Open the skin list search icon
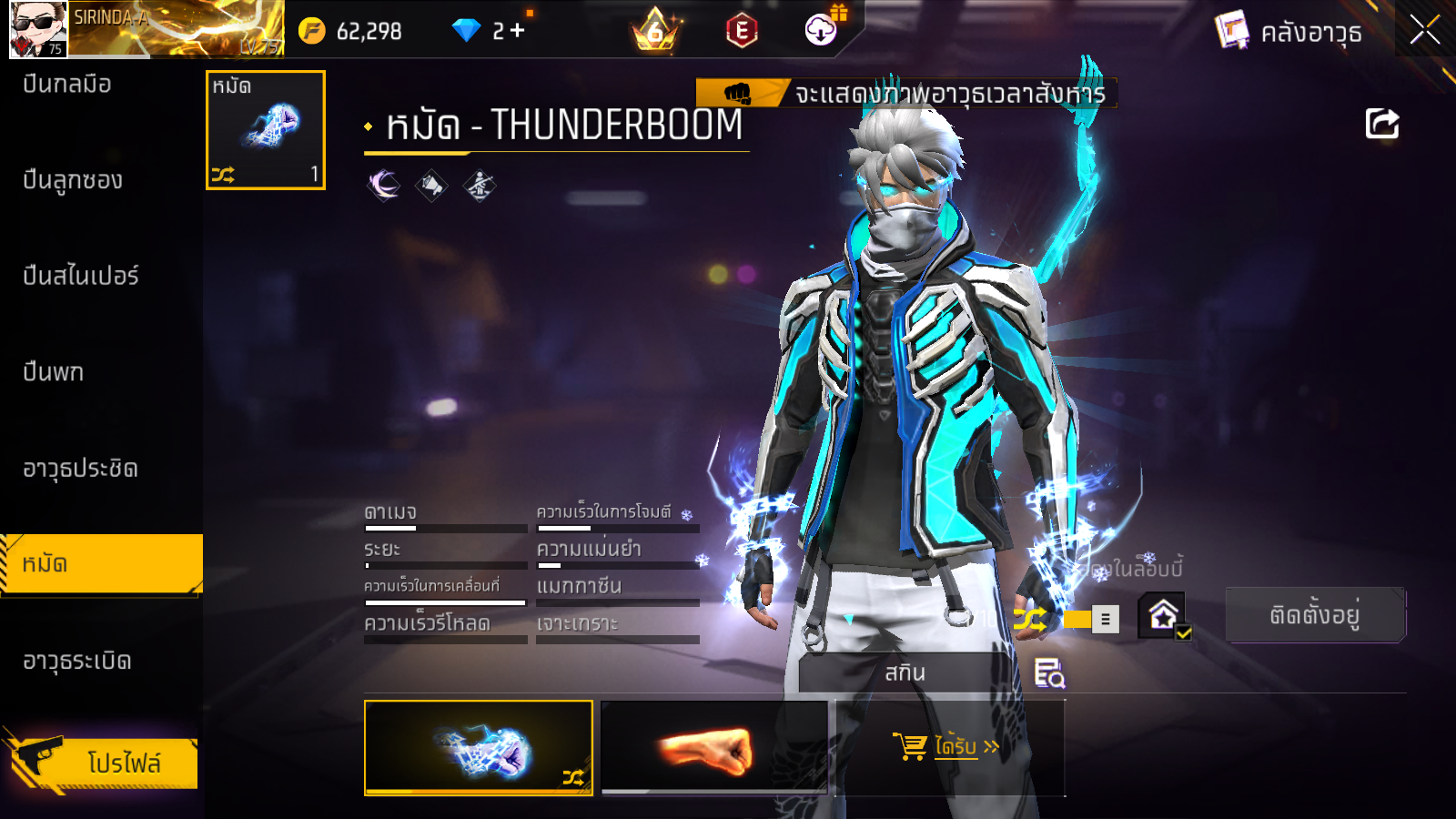Viewport: 1456px width, 819px height. tap(1049, 673)
